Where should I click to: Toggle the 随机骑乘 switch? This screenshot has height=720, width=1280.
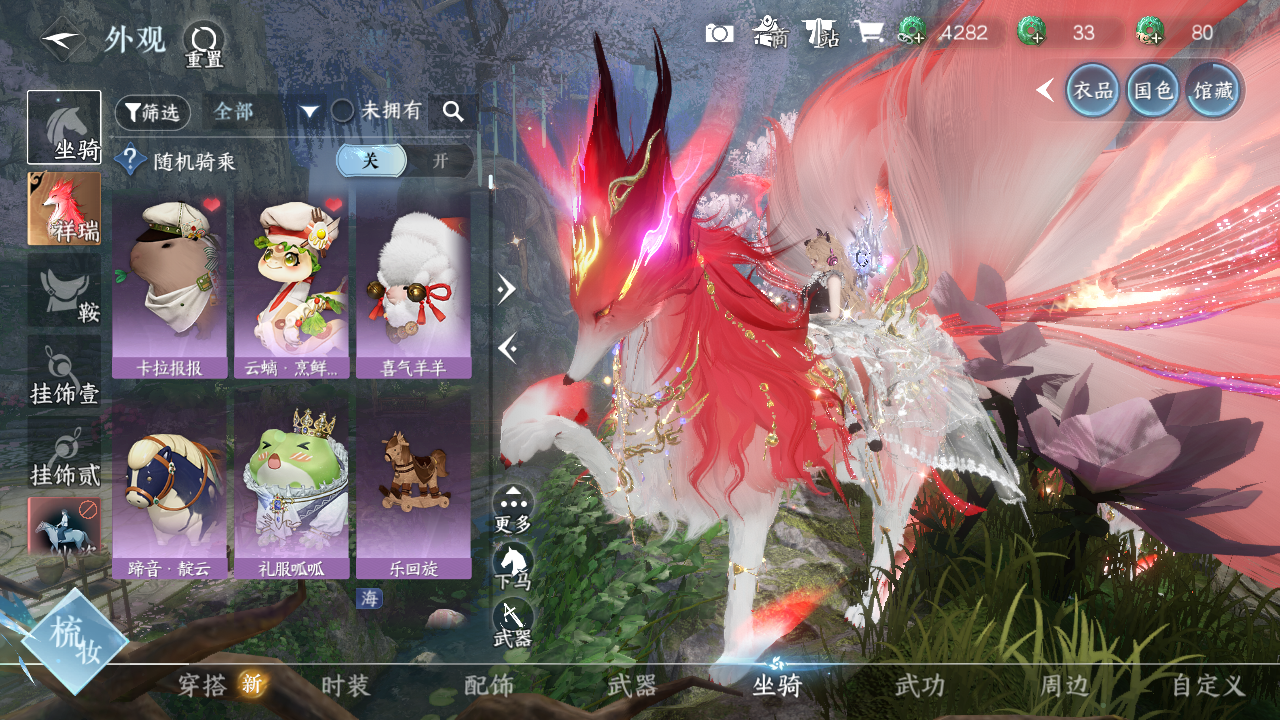pos(404,161)
